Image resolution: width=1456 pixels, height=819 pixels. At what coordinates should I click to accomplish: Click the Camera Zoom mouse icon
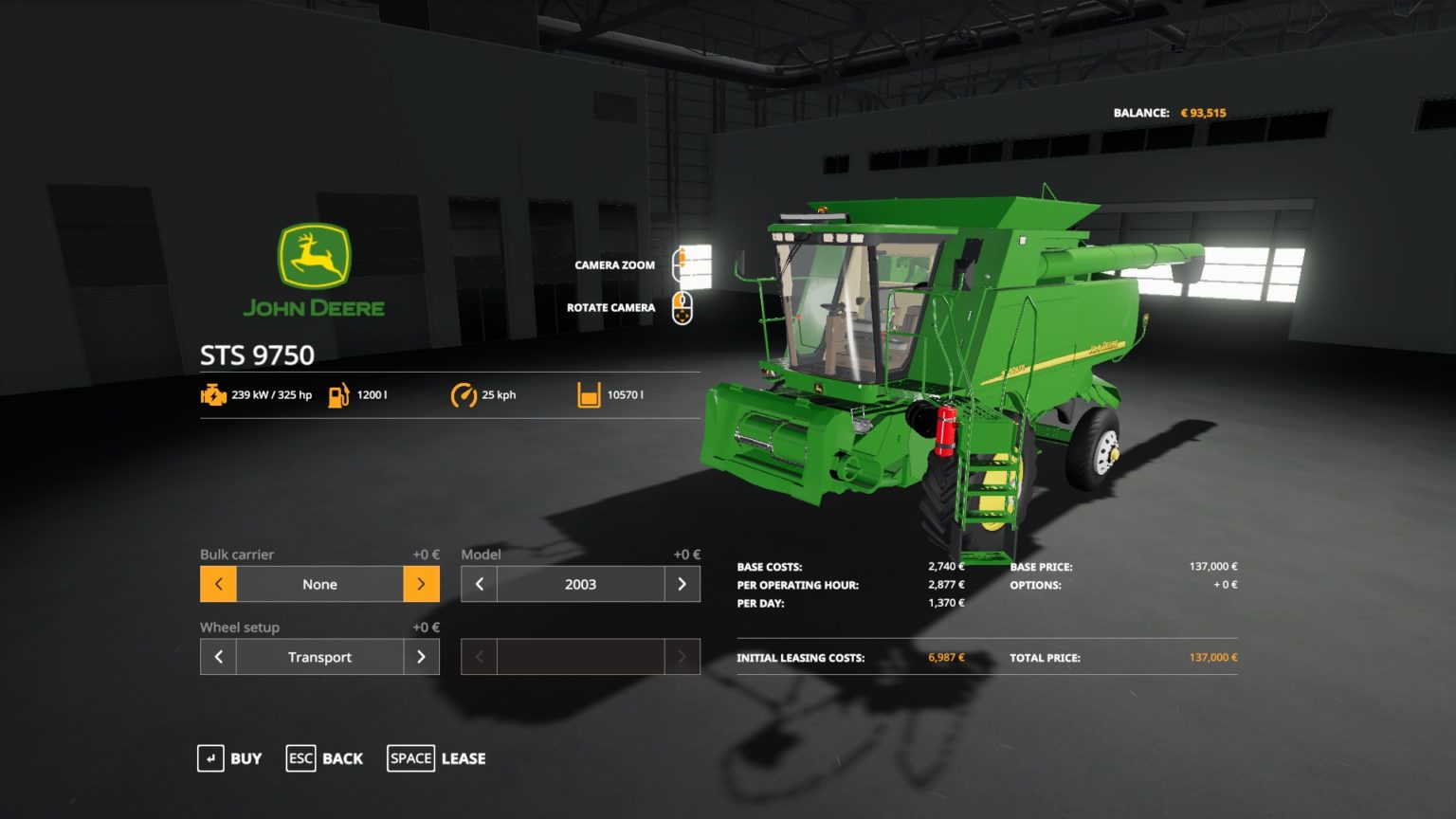(x=681, y=263)
